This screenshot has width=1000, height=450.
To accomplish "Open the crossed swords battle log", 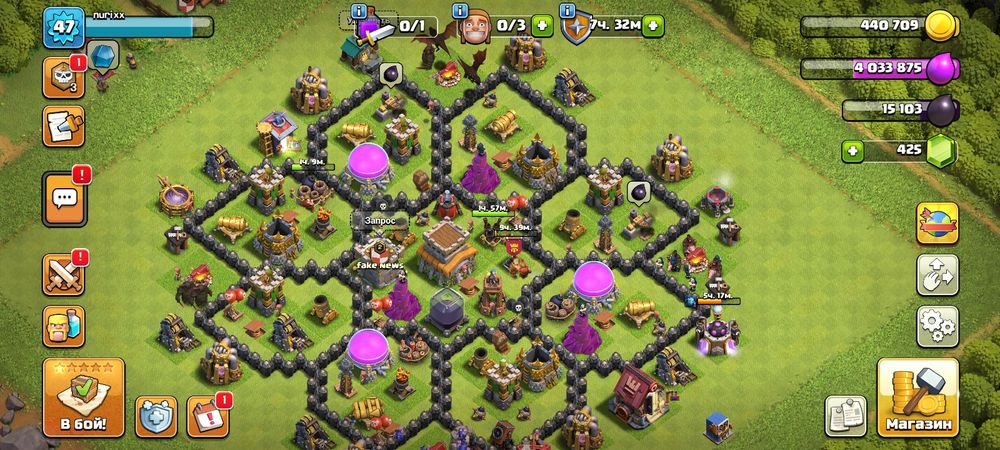I will 63,274.
